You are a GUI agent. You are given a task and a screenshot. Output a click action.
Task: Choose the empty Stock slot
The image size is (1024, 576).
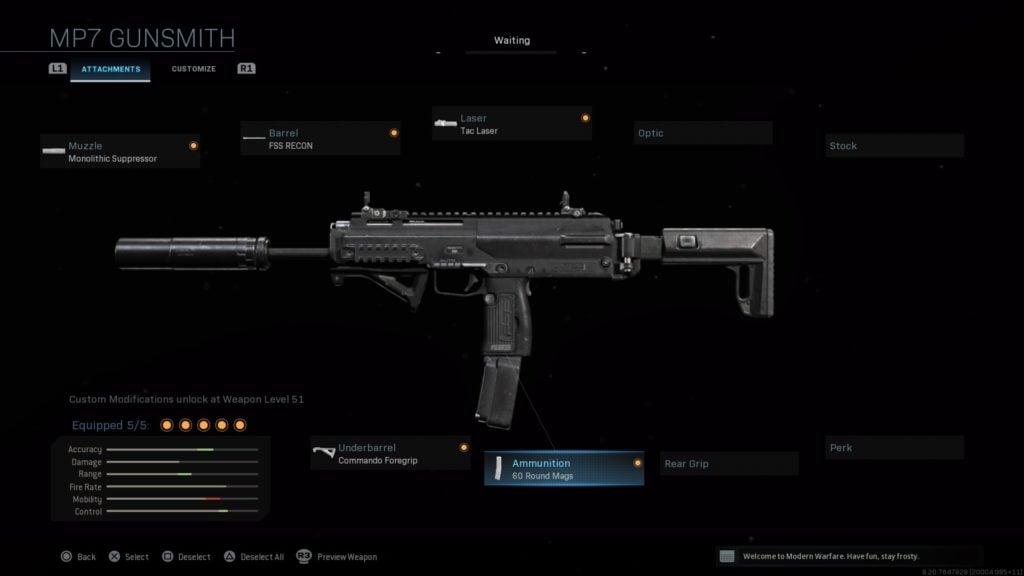[895, 146]
